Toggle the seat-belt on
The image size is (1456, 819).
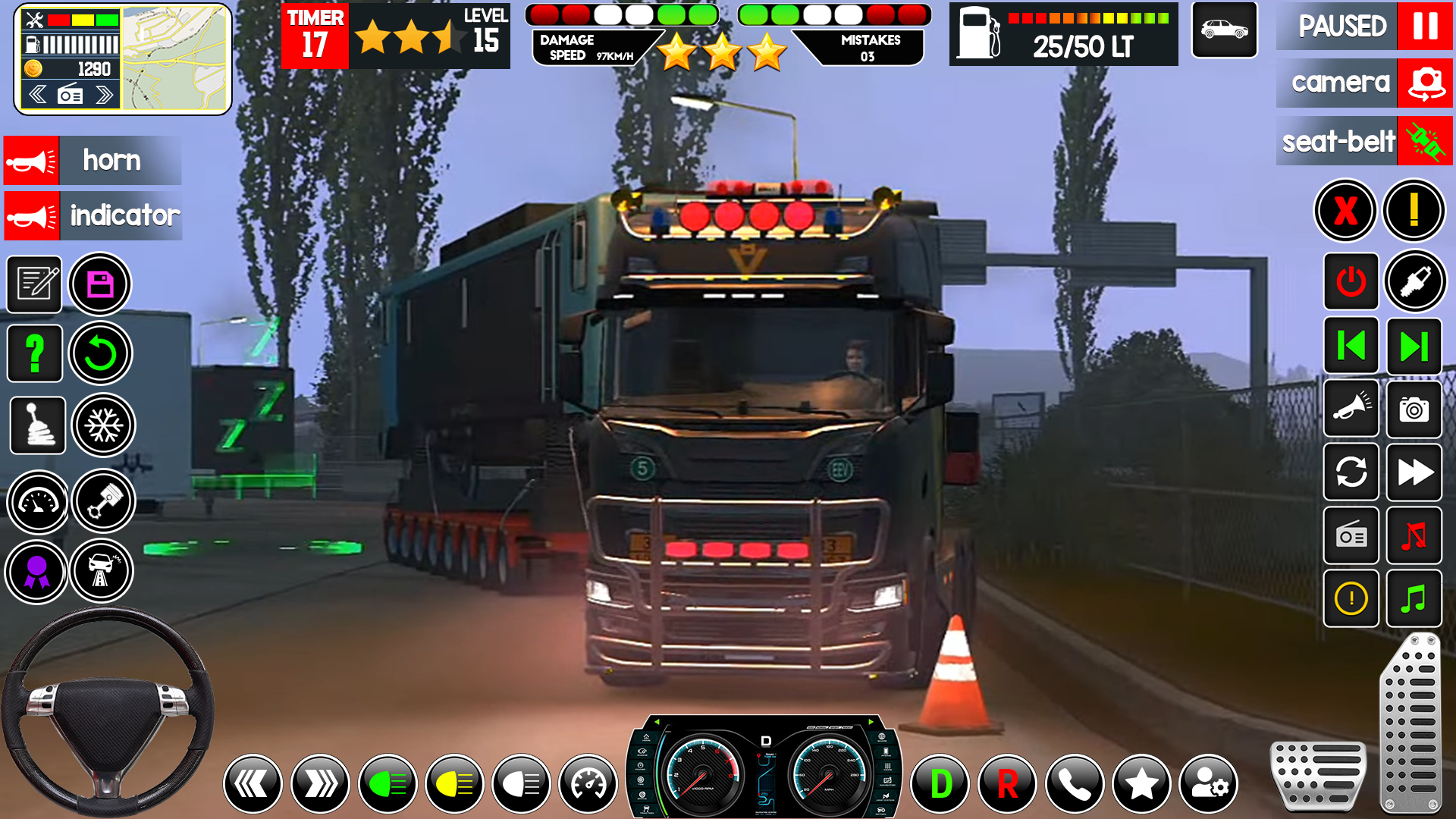pyautogui.click(x=1363, y=141)
